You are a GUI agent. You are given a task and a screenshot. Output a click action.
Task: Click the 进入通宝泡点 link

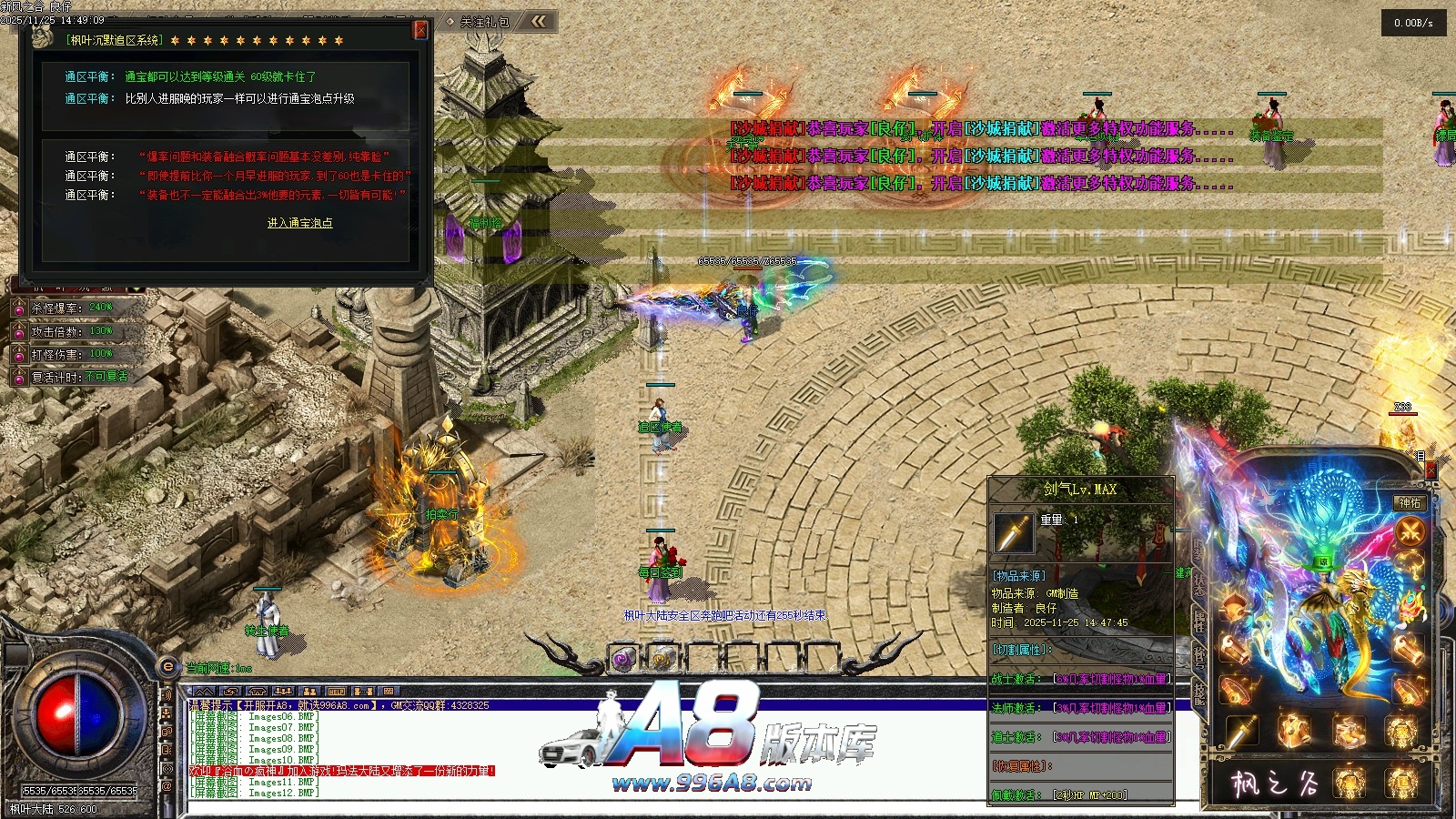(299, 223)
